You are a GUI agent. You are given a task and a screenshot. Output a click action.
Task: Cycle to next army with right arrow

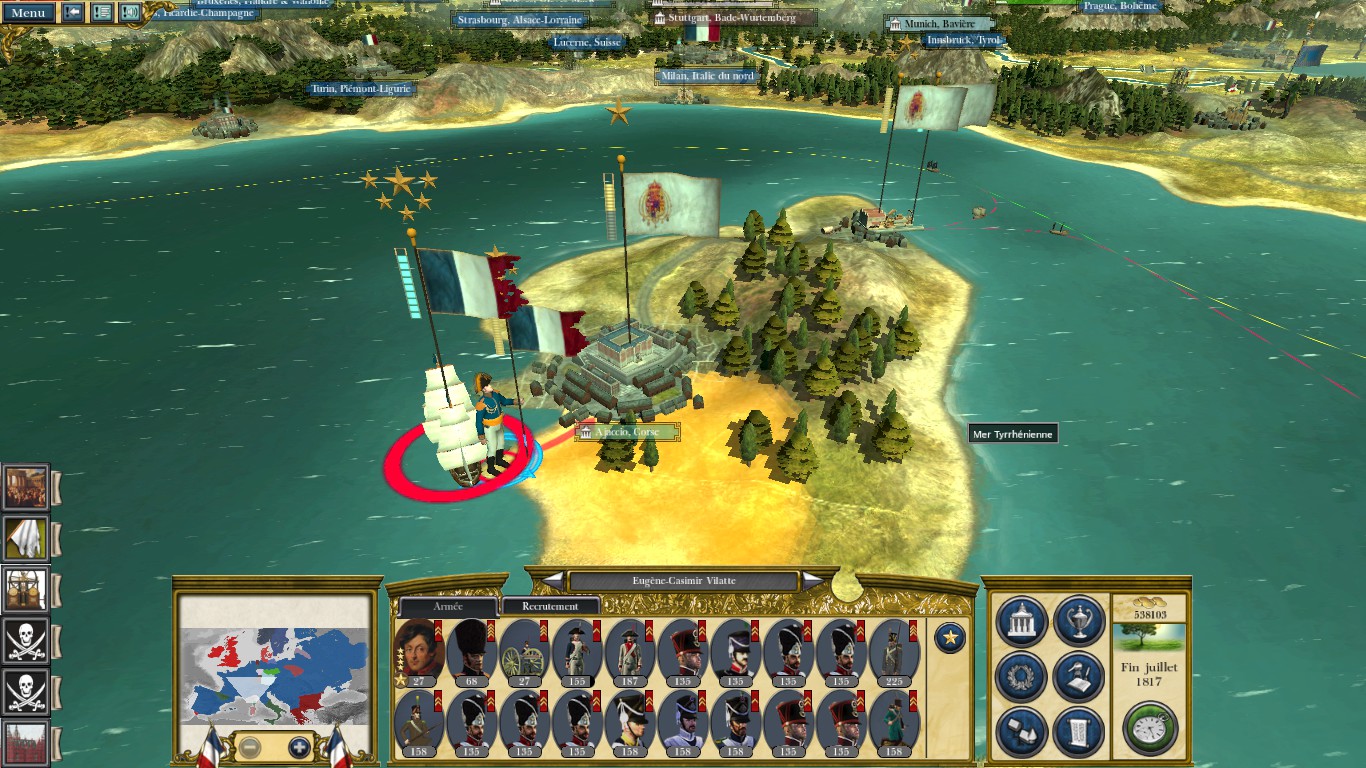(813, 580)
